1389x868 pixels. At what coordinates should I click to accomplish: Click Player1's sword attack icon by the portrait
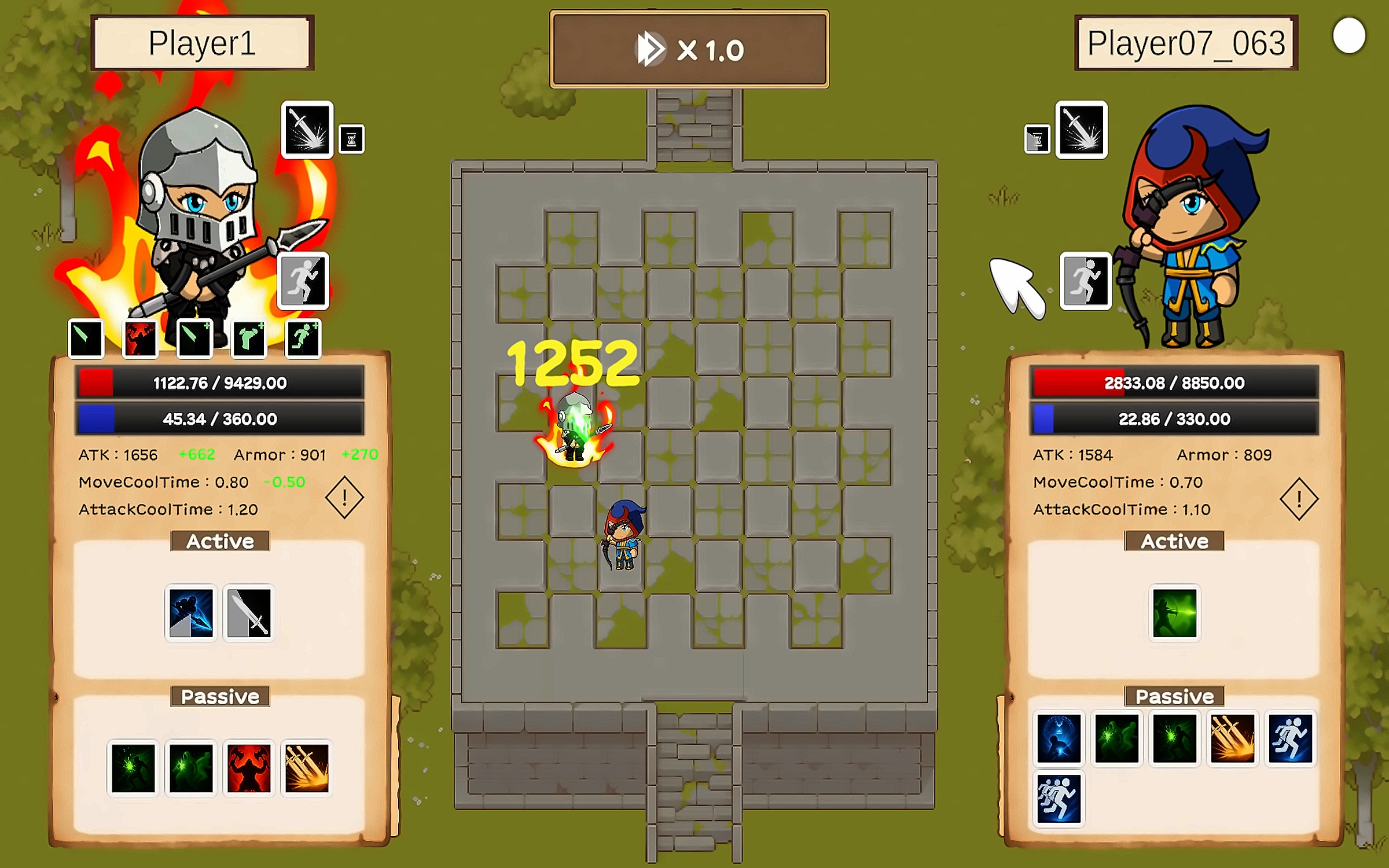point(307,130)
